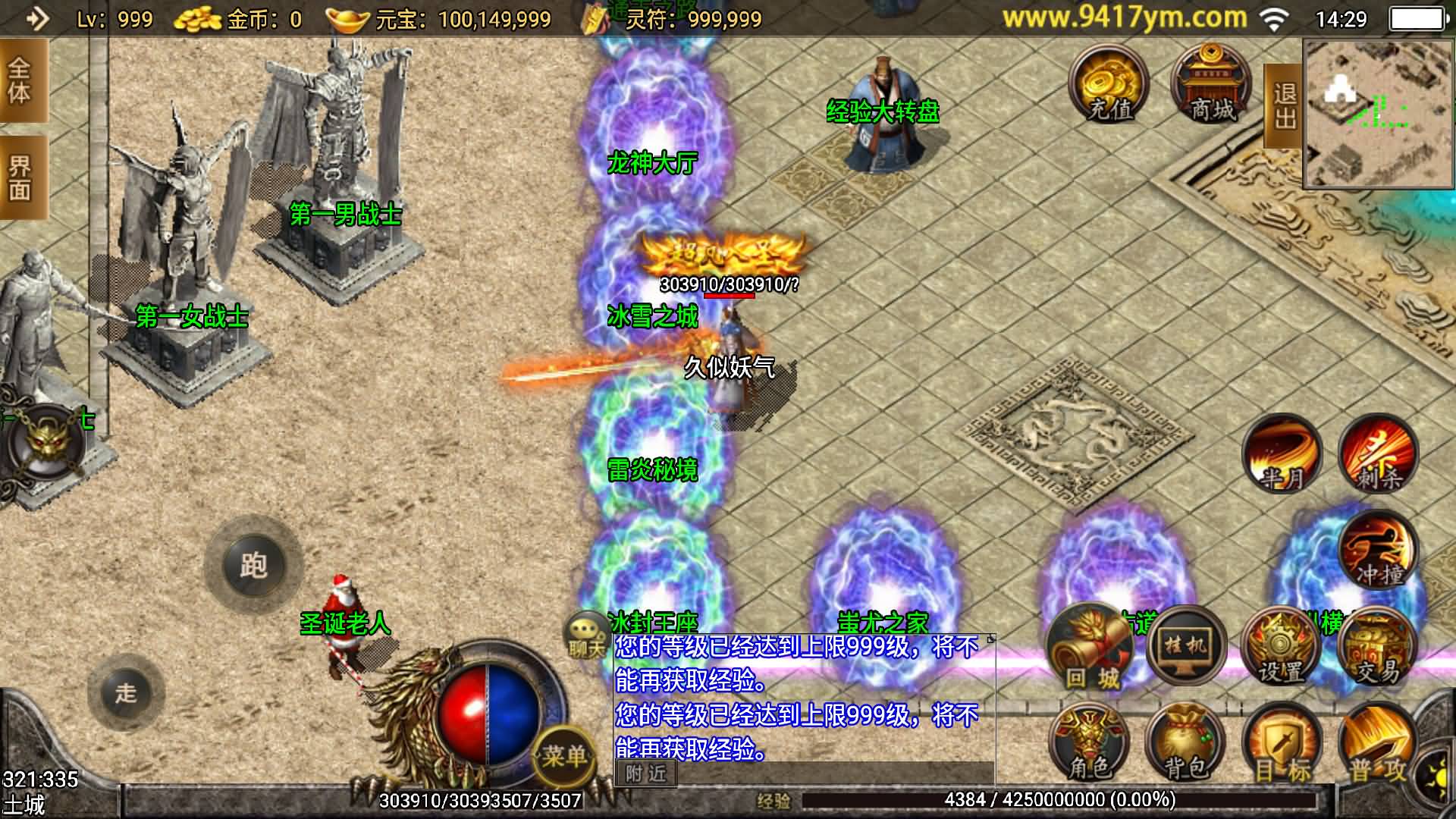Open the 背包 backpack
This screenshot has height=819, width=1456.
(1185, 745)
